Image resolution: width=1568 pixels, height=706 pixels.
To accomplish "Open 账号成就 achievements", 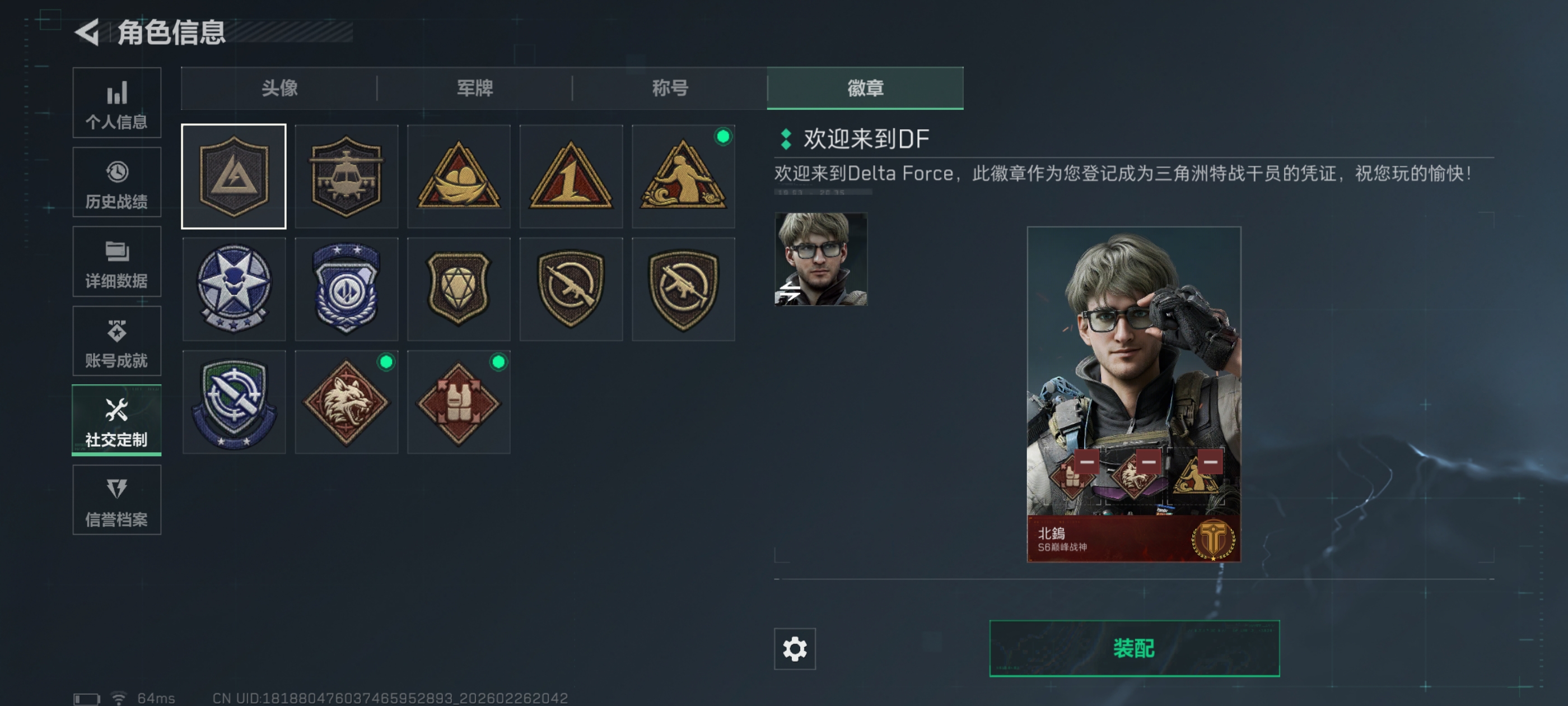I will click(116, 341).
